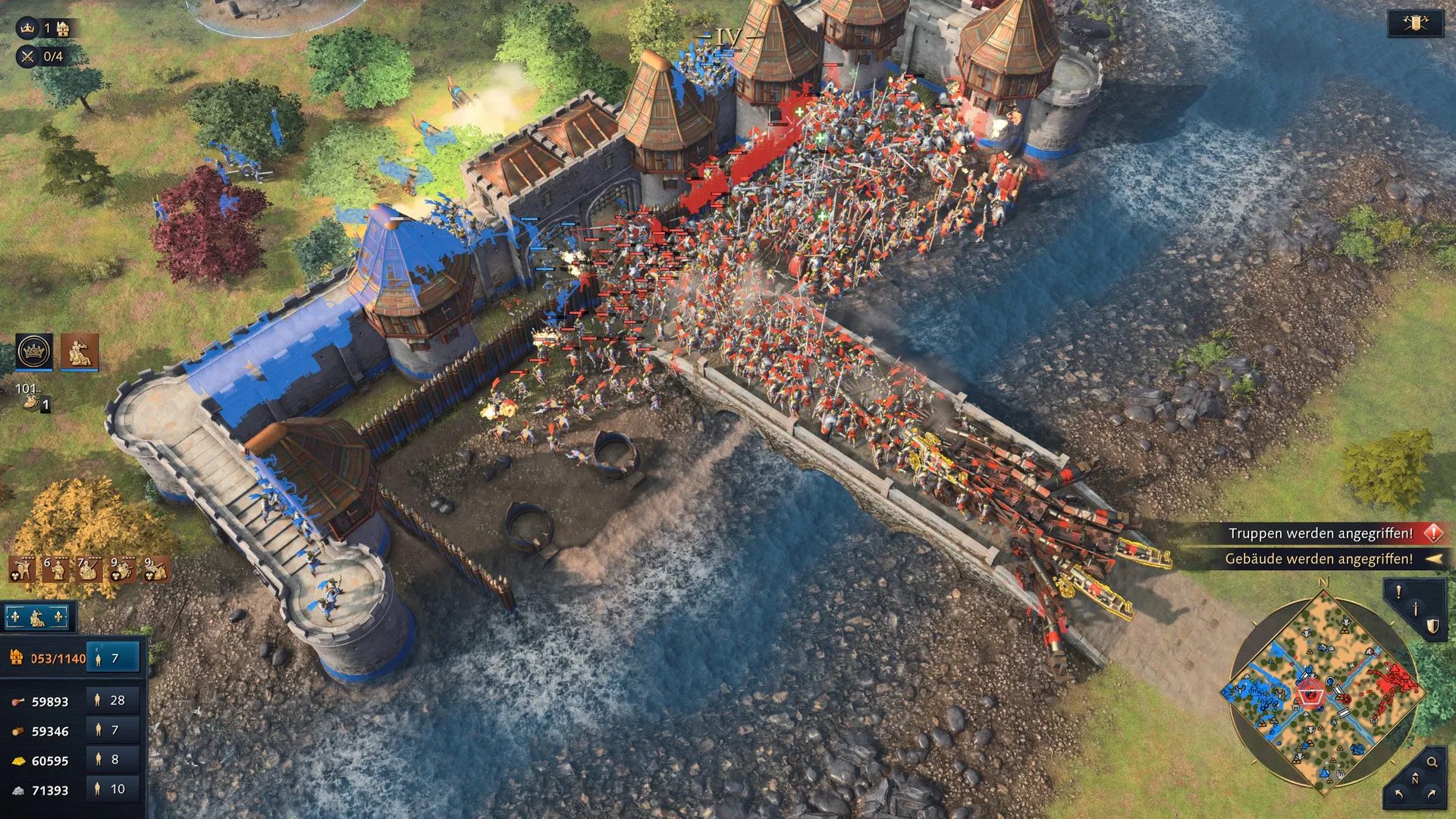Reset camera to north with the N button
Image resolution: width=1456 pixels, height=819 pixels.
pos(1415,780)
